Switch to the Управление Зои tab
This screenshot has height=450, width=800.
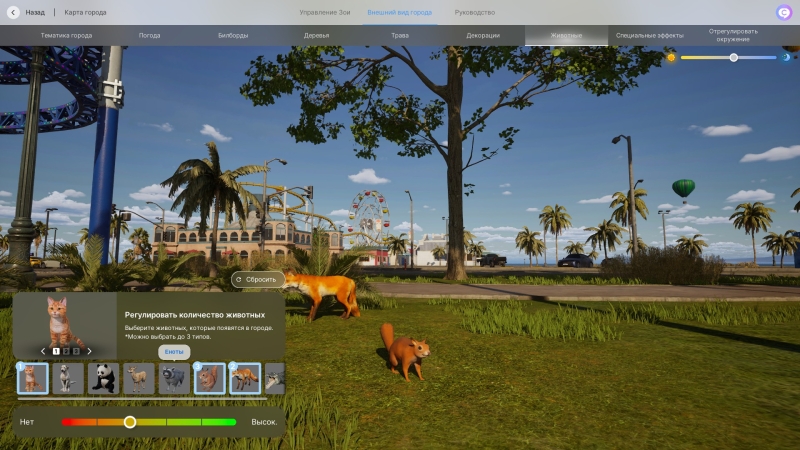pyautogui.click(x=325, y=12)
